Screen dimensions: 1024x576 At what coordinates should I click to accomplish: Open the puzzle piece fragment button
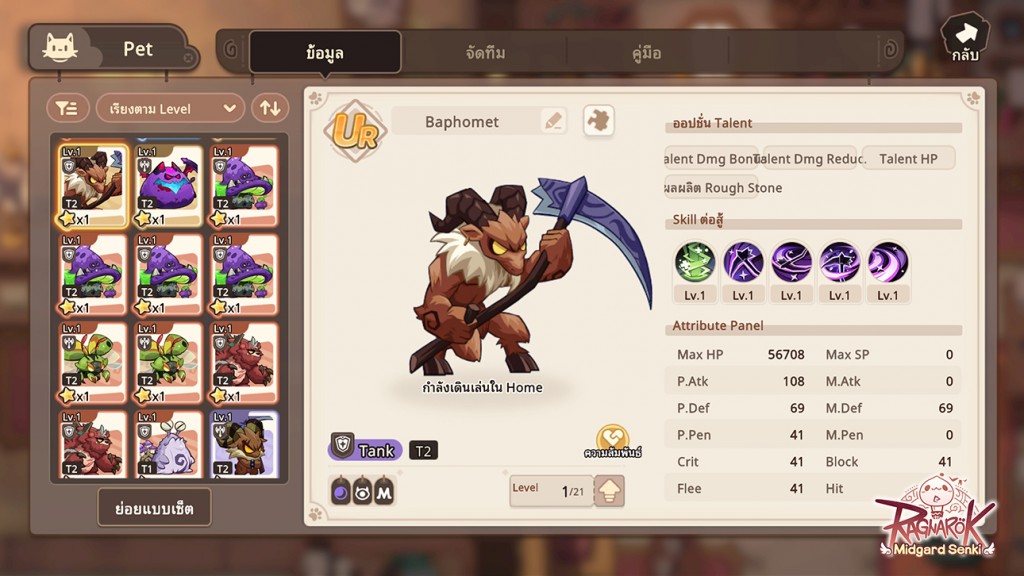coord(599,121)
